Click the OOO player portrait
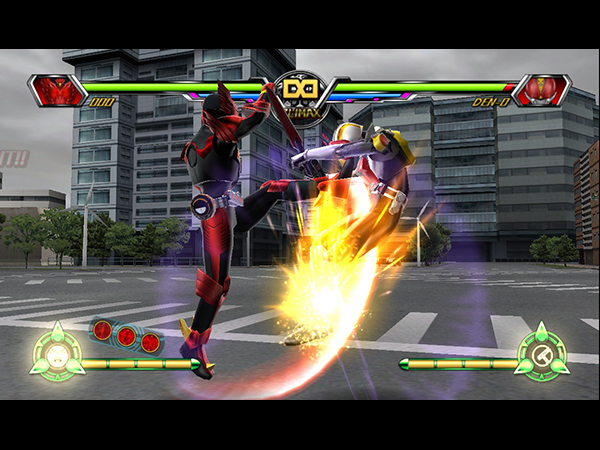This screenshot has width=600, height=450. [58, 91]
